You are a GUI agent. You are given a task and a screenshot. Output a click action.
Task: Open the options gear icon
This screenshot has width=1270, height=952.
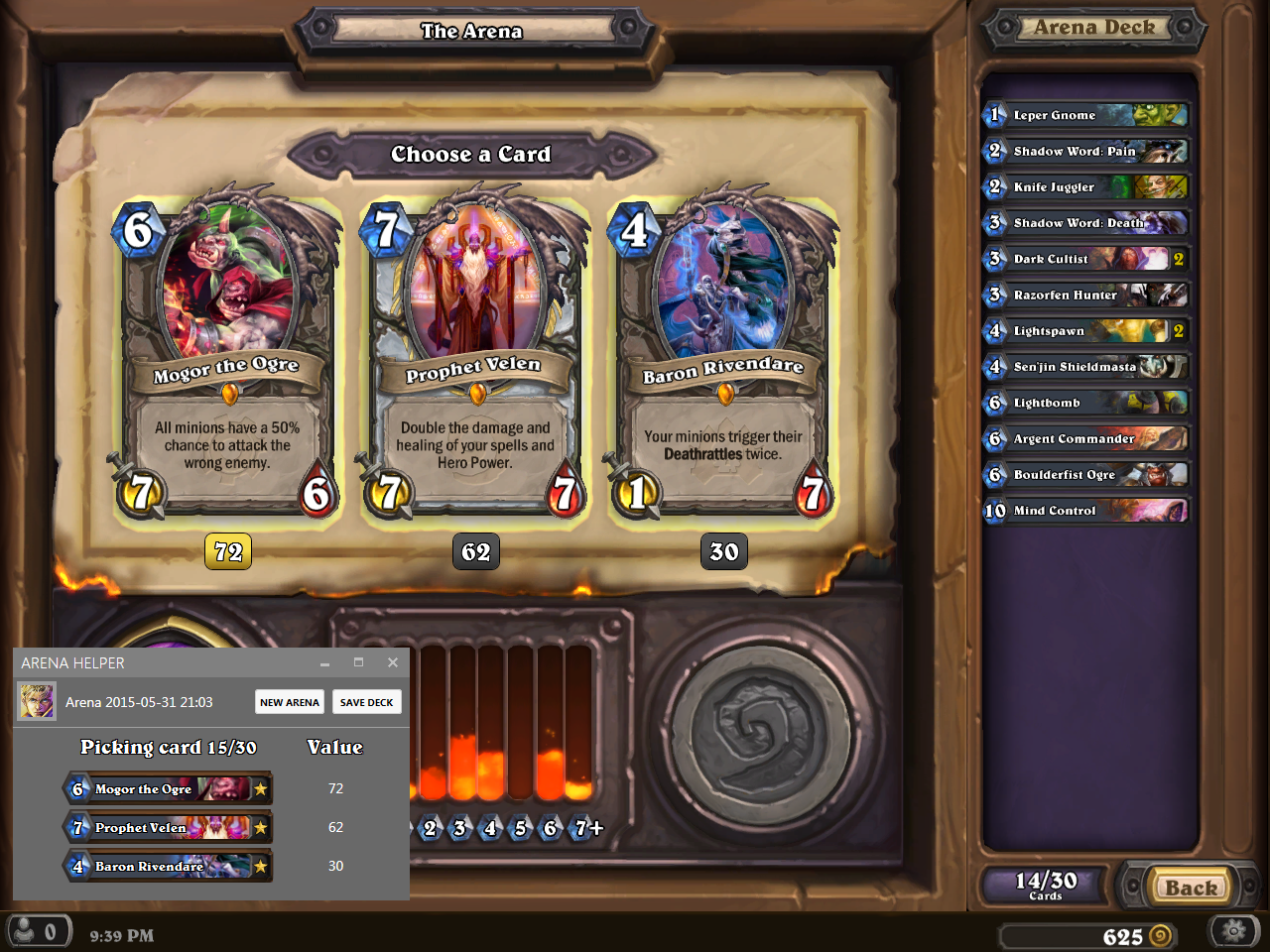[1233, 930]
